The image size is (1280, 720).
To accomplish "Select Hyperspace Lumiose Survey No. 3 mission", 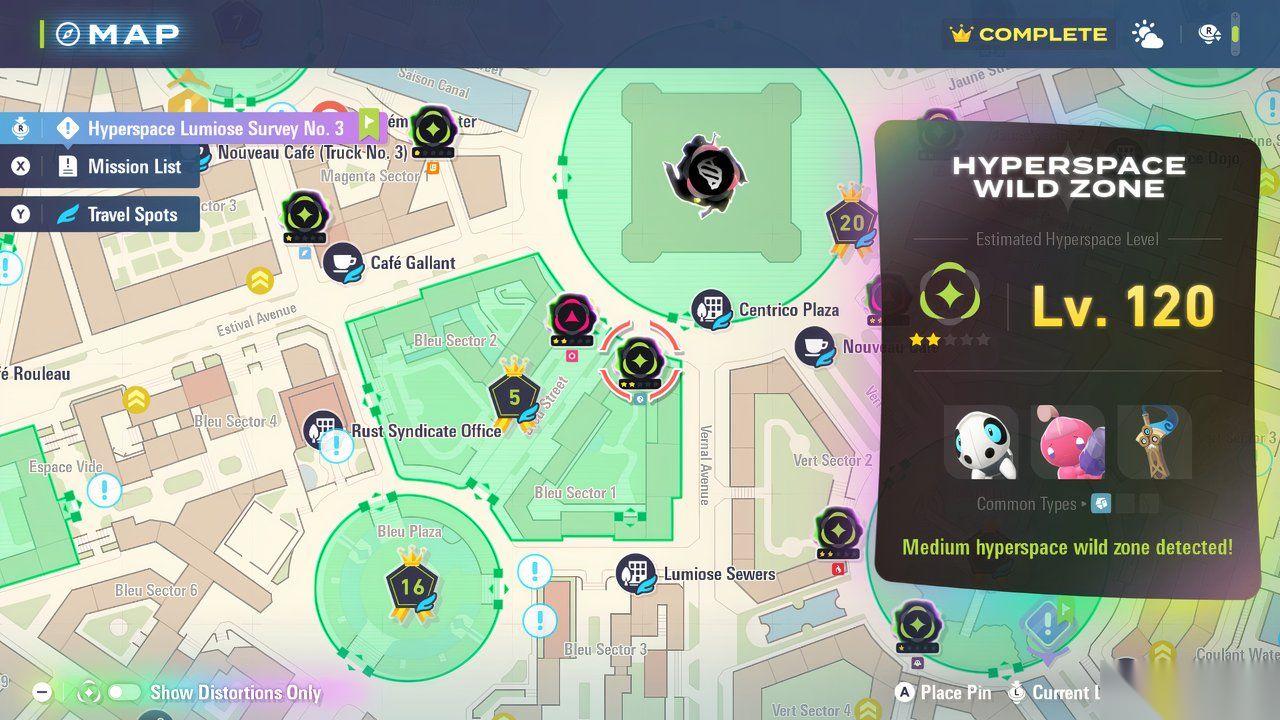I will pos(215,128).
